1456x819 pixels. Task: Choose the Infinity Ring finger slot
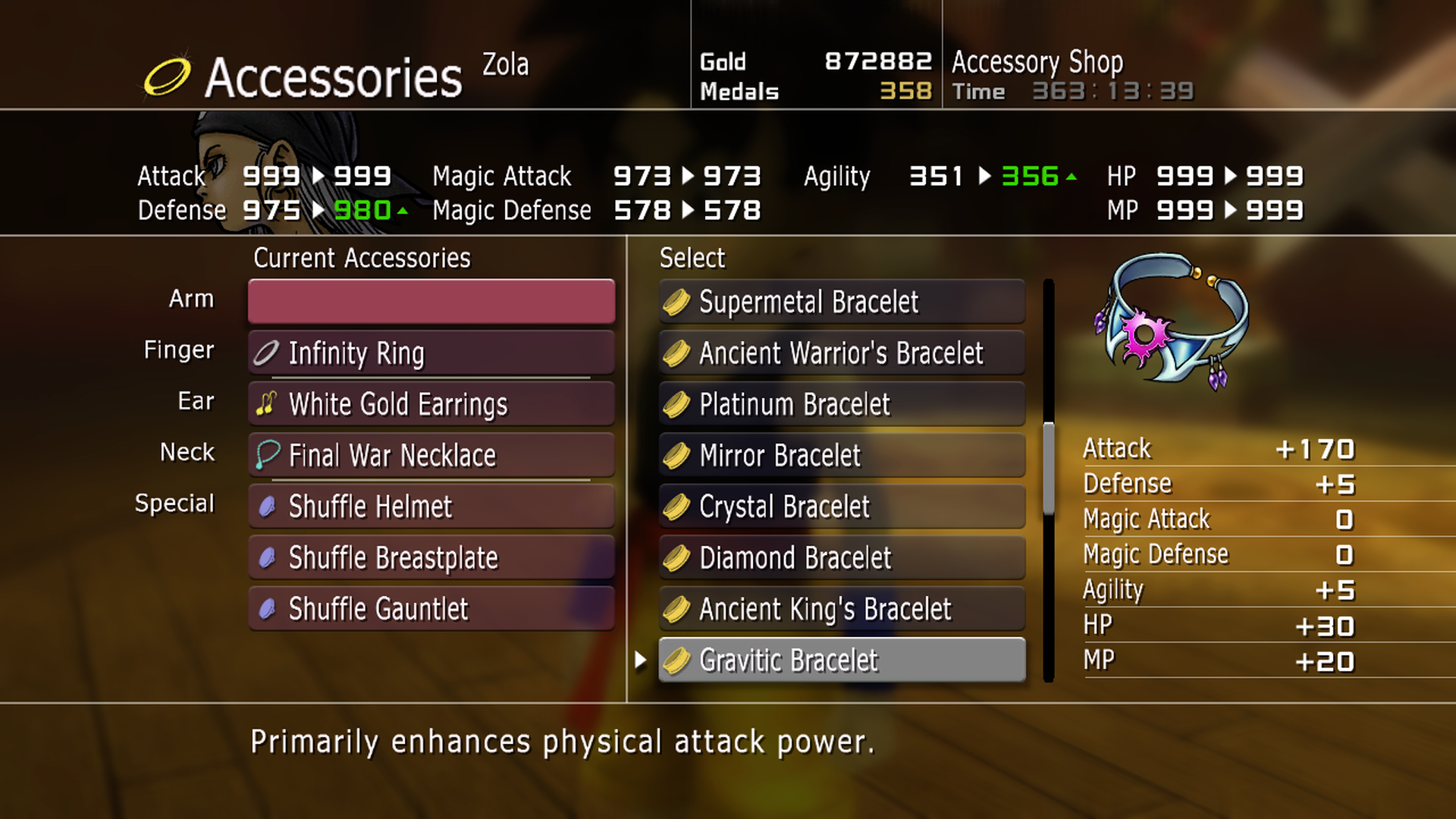pos(431,353)
